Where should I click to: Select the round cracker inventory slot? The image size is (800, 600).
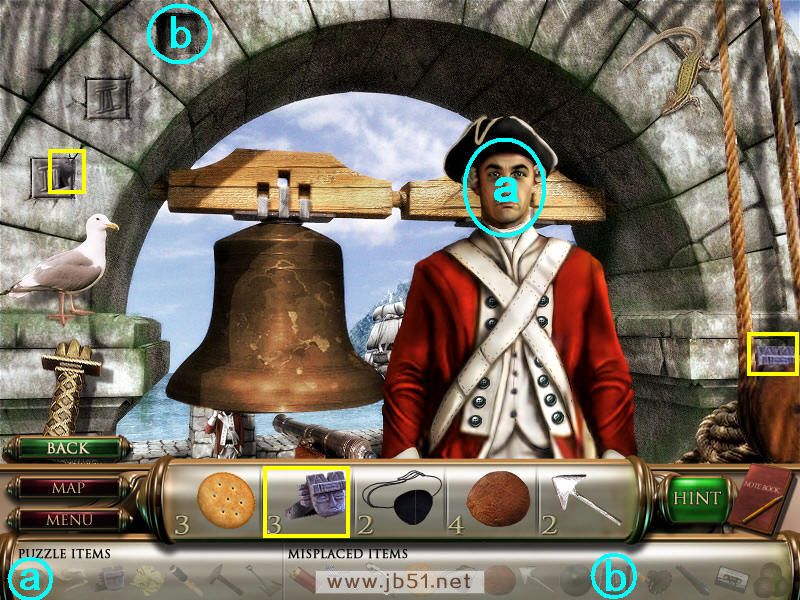click(x=226, y=498)
